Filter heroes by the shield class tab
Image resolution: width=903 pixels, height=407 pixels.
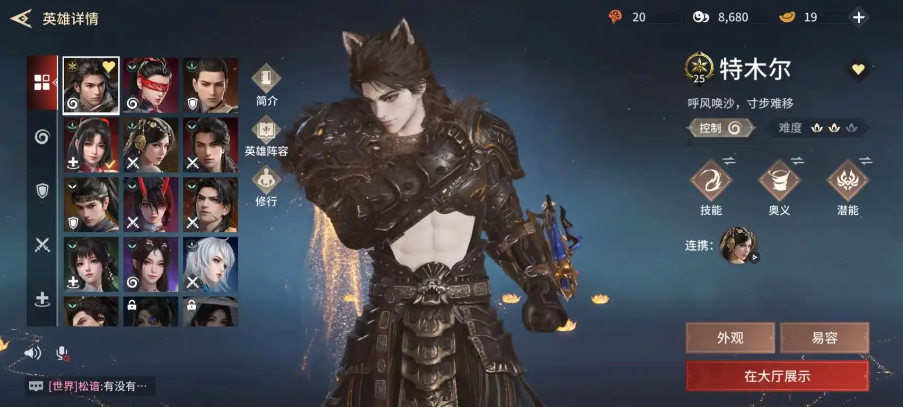click(x=42, y=190)
